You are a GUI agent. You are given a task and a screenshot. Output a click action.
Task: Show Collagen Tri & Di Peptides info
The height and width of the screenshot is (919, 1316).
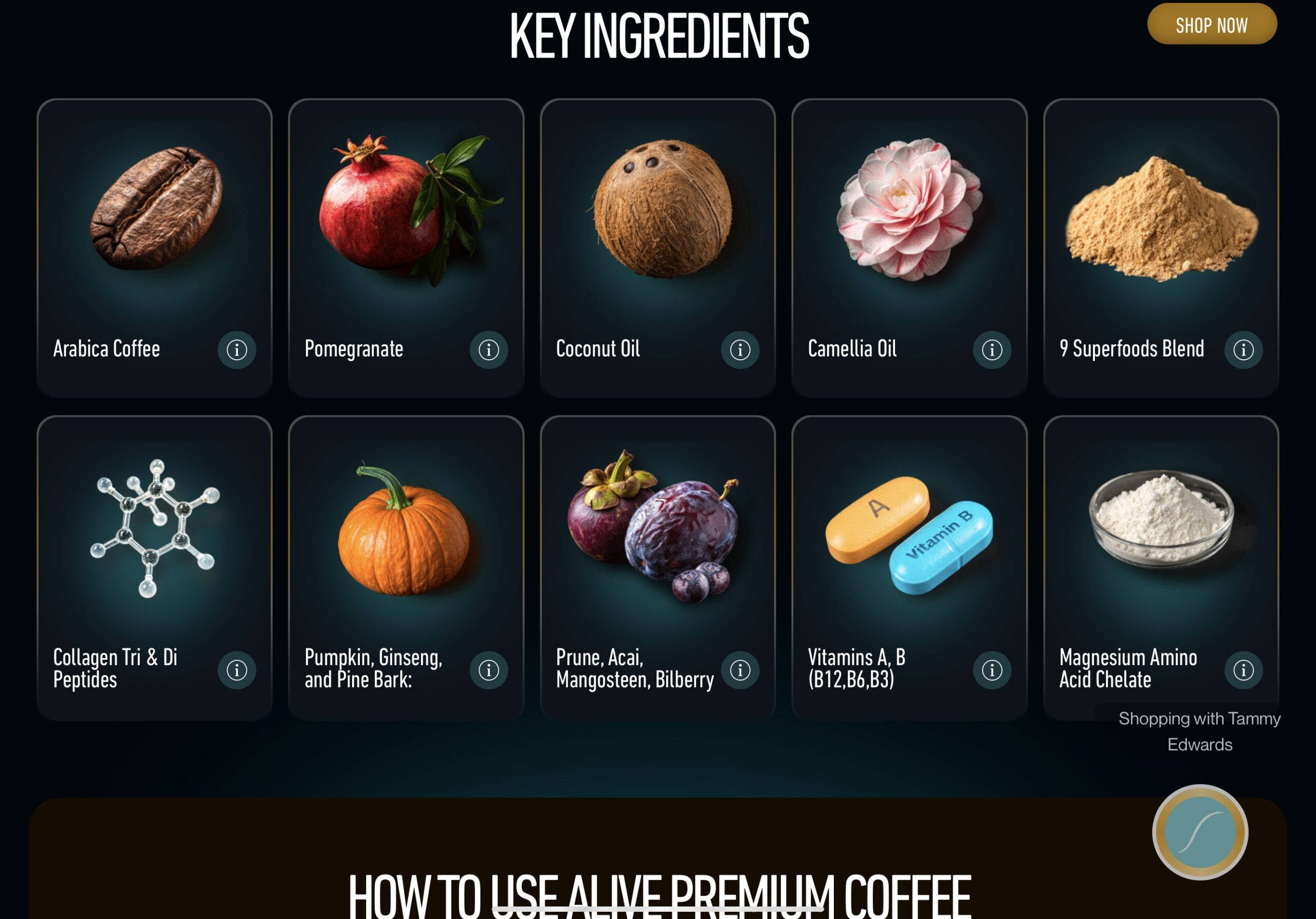(x=236, y=669)
